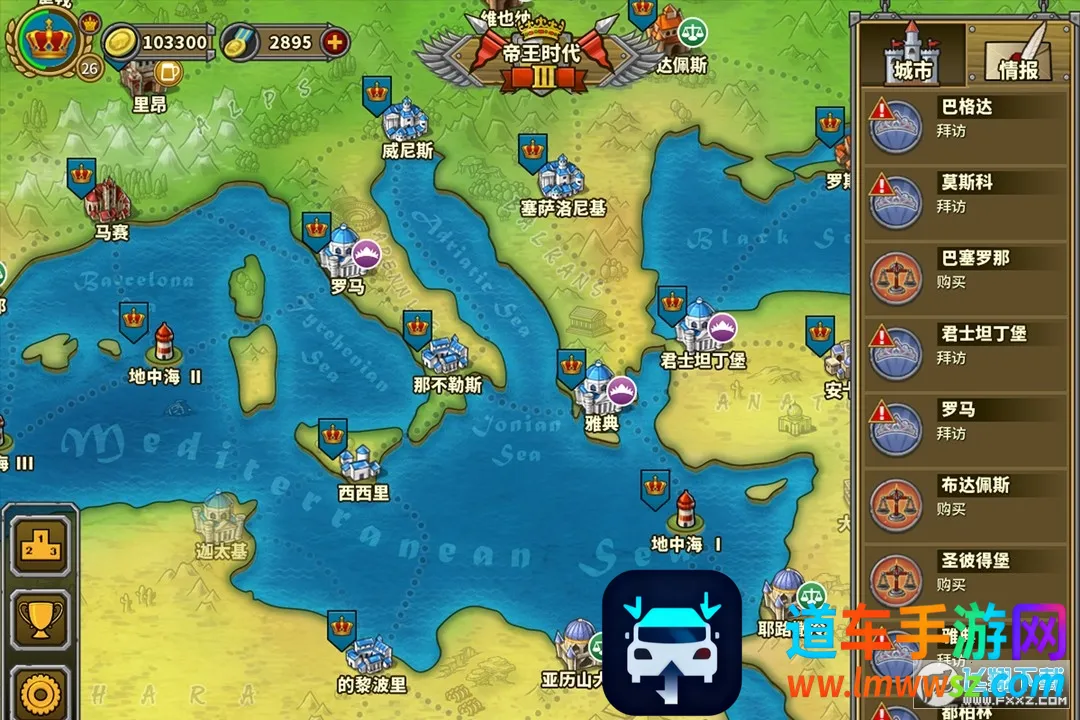The height and width of the screenshot is (720, 1080).
Task: Switch to the 情报 tab
Action: pos(1017,55)
